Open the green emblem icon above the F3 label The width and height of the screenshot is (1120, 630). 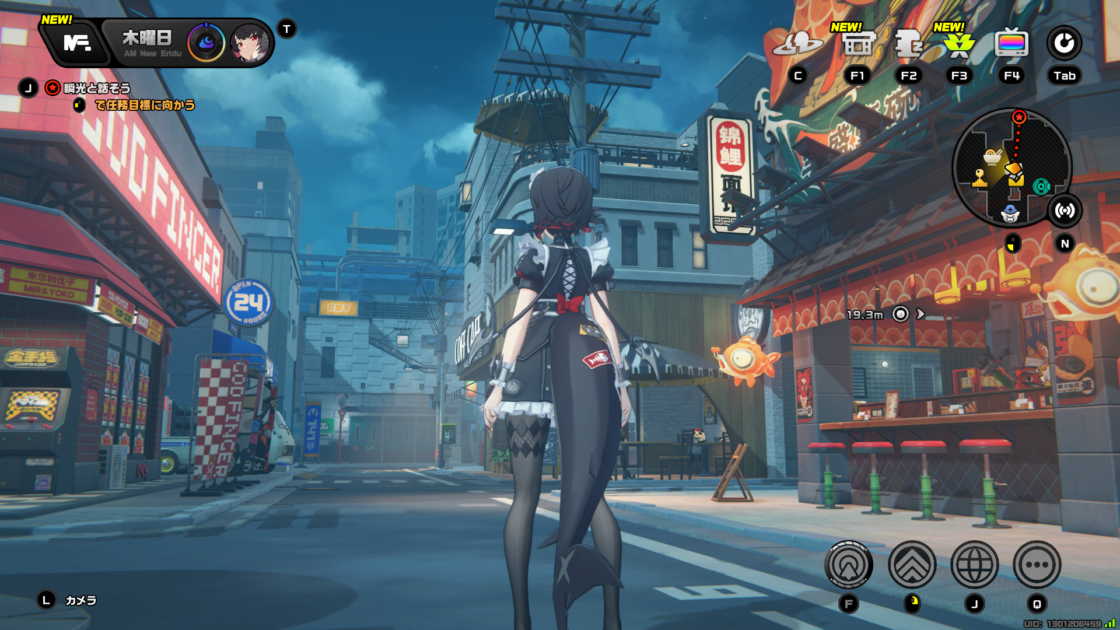click(x=960, y=44)
